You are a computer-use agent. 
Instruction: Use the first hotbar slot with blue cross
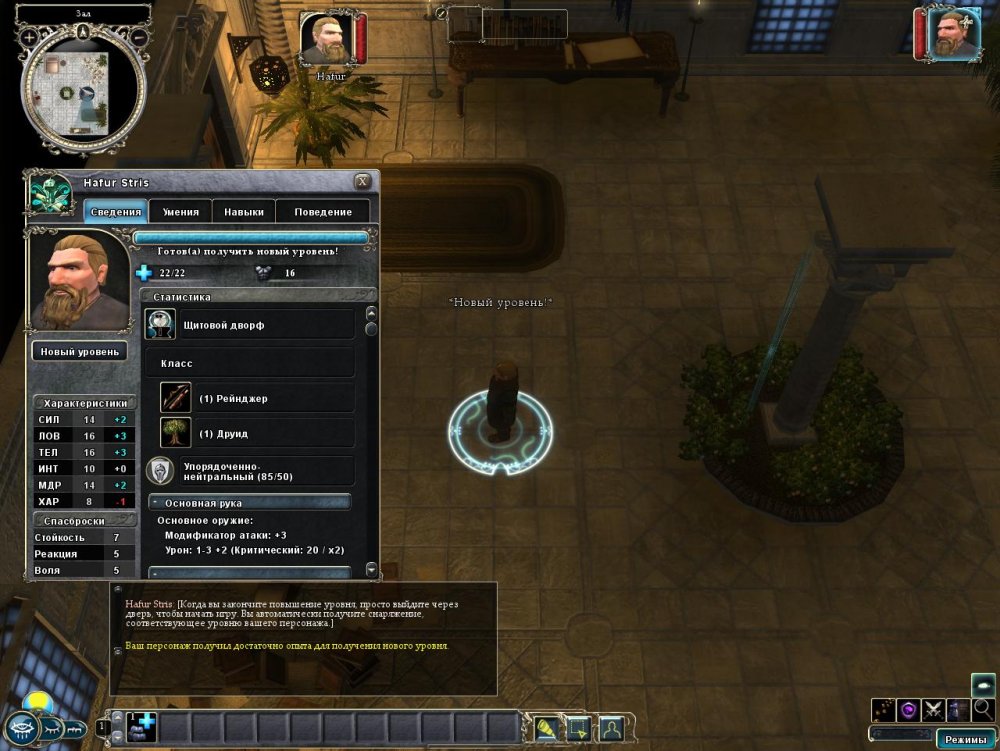(x=141, y=726)
